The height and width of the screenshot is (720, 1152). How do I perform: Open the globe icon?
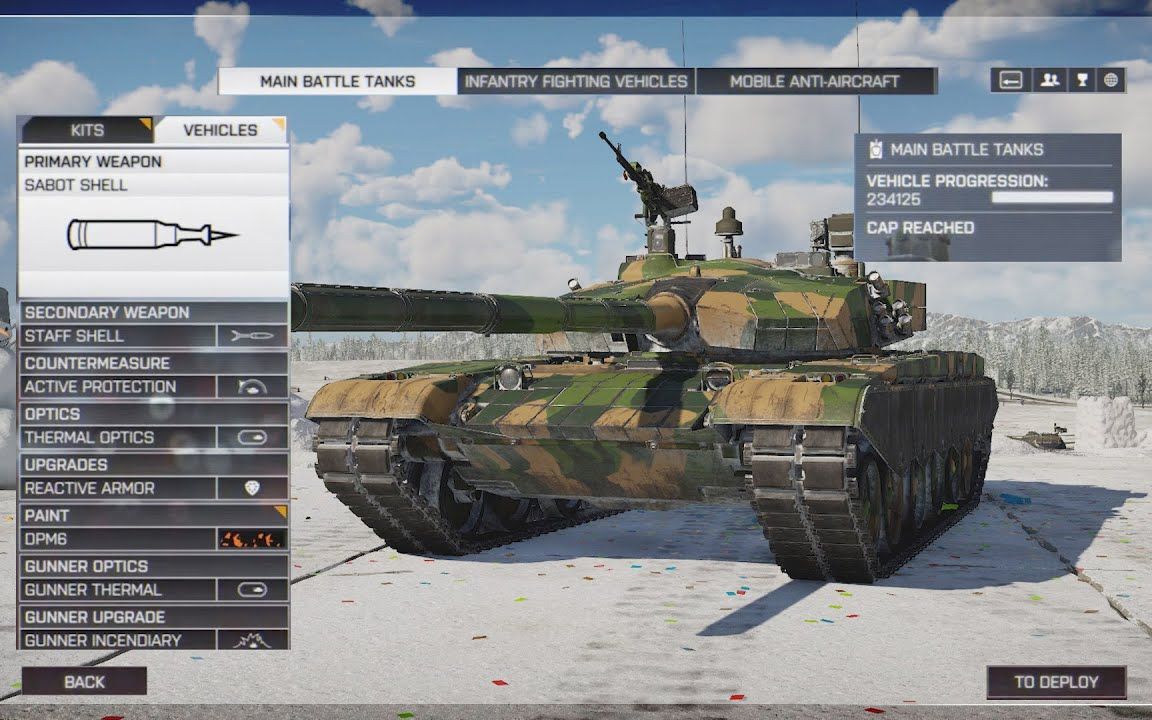[x=1111, y=81]
